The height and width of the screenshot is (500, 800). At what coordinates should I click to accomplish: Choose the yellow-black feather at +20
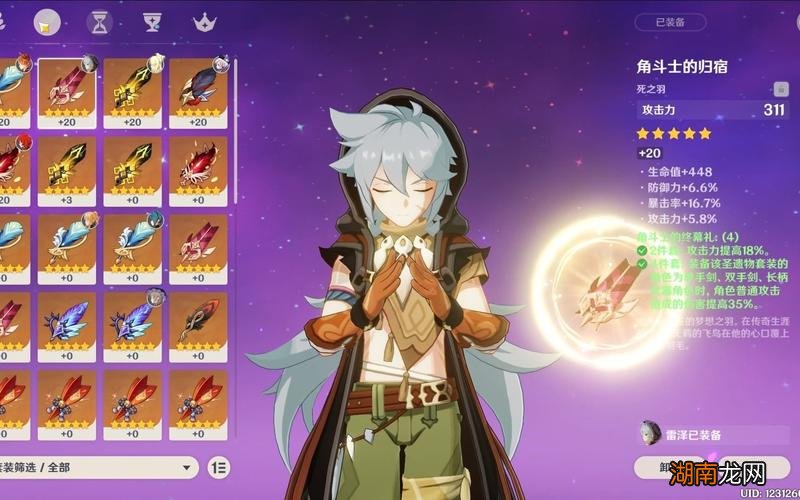(x=132, y=88)
